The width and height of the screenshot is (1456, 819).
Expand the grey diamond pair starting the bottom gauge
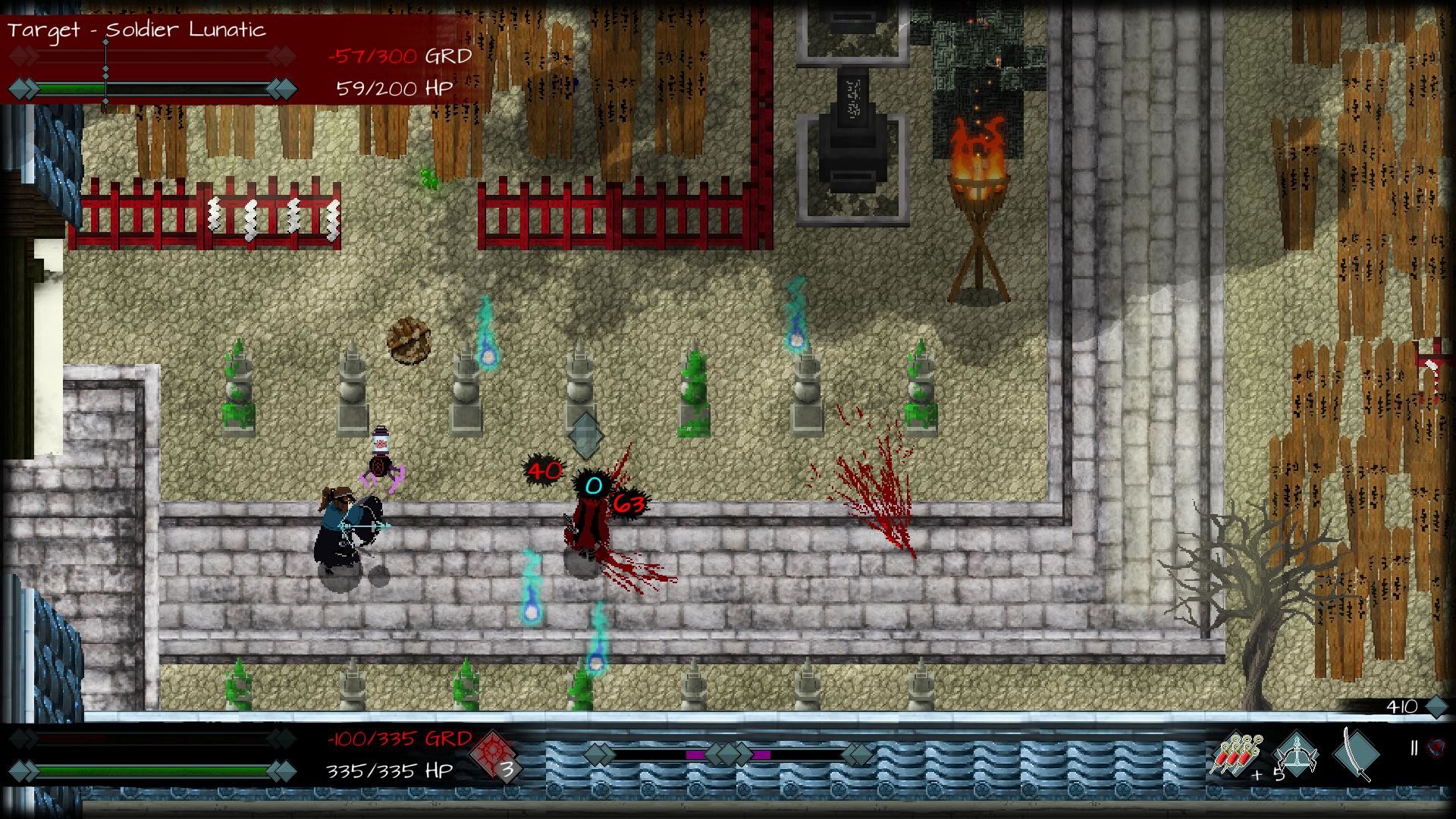point(599,755)
